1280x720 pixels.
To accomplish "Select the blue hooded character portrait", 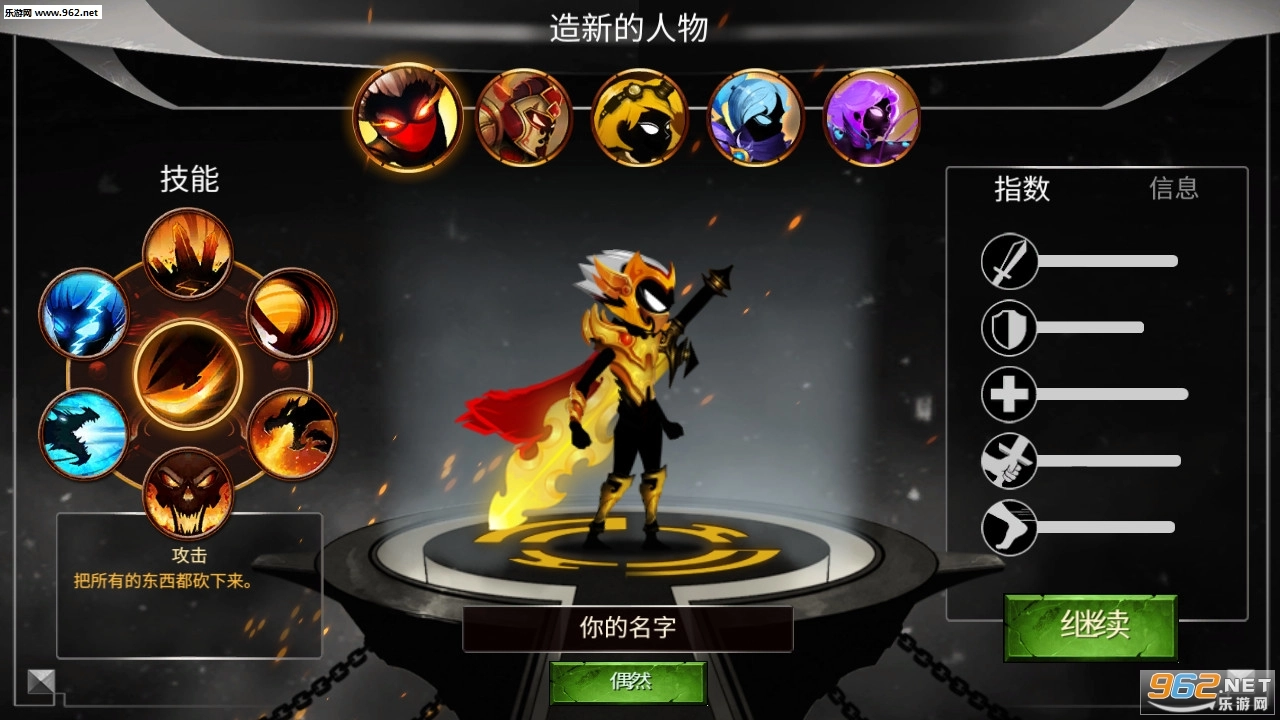I will click(x=755, y=114).
